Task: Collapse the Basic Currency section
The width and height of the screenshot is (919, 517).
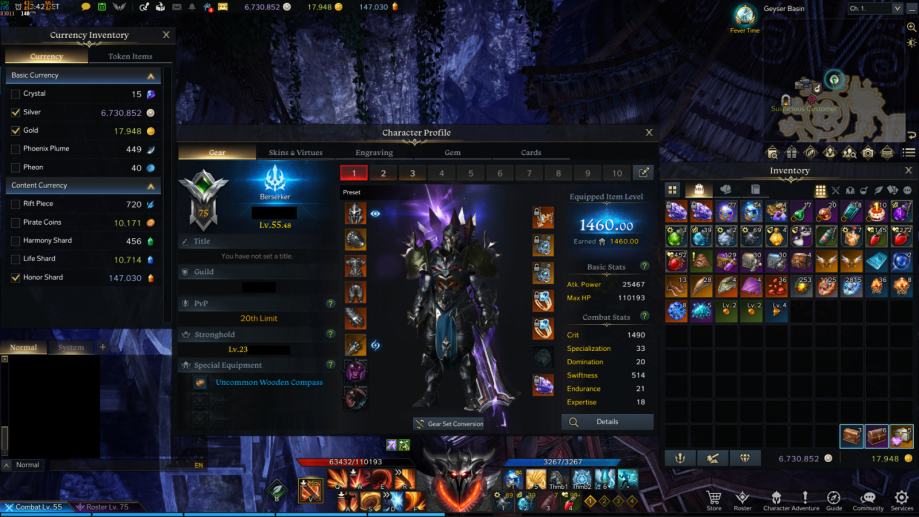Action: point(151,75)
